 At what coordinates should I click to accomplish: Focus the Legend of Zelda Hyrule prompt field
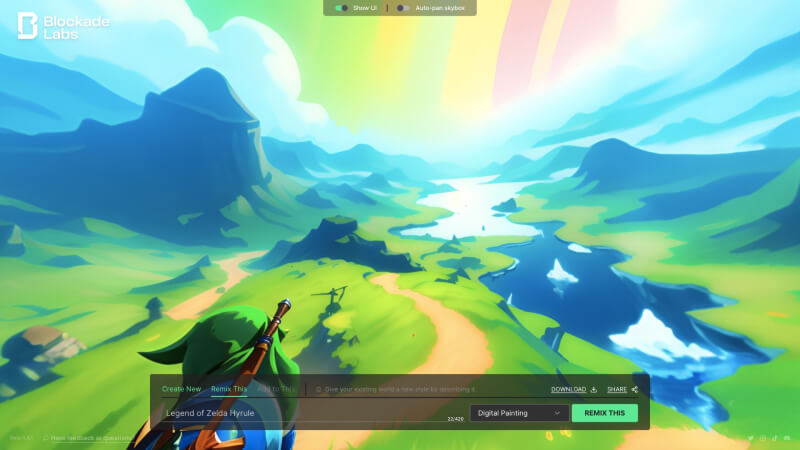(x=300, y=412)
